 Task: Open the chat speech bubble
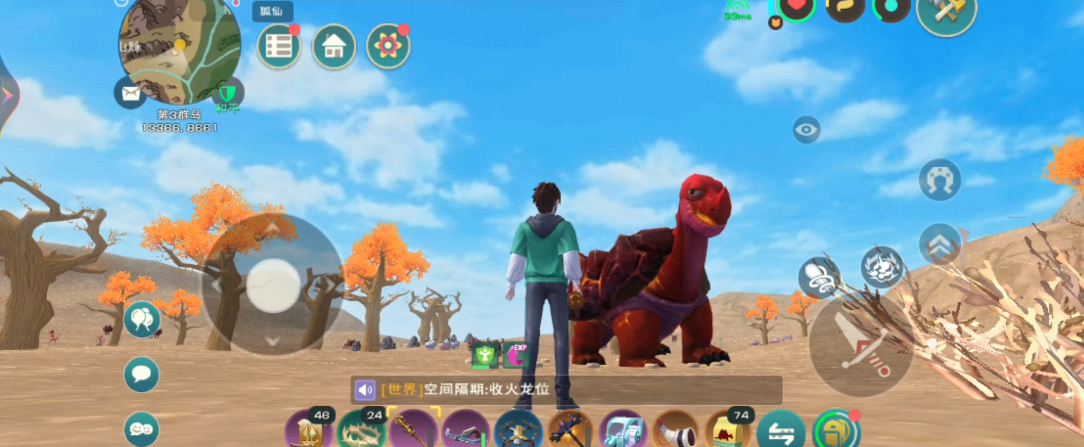141,374
